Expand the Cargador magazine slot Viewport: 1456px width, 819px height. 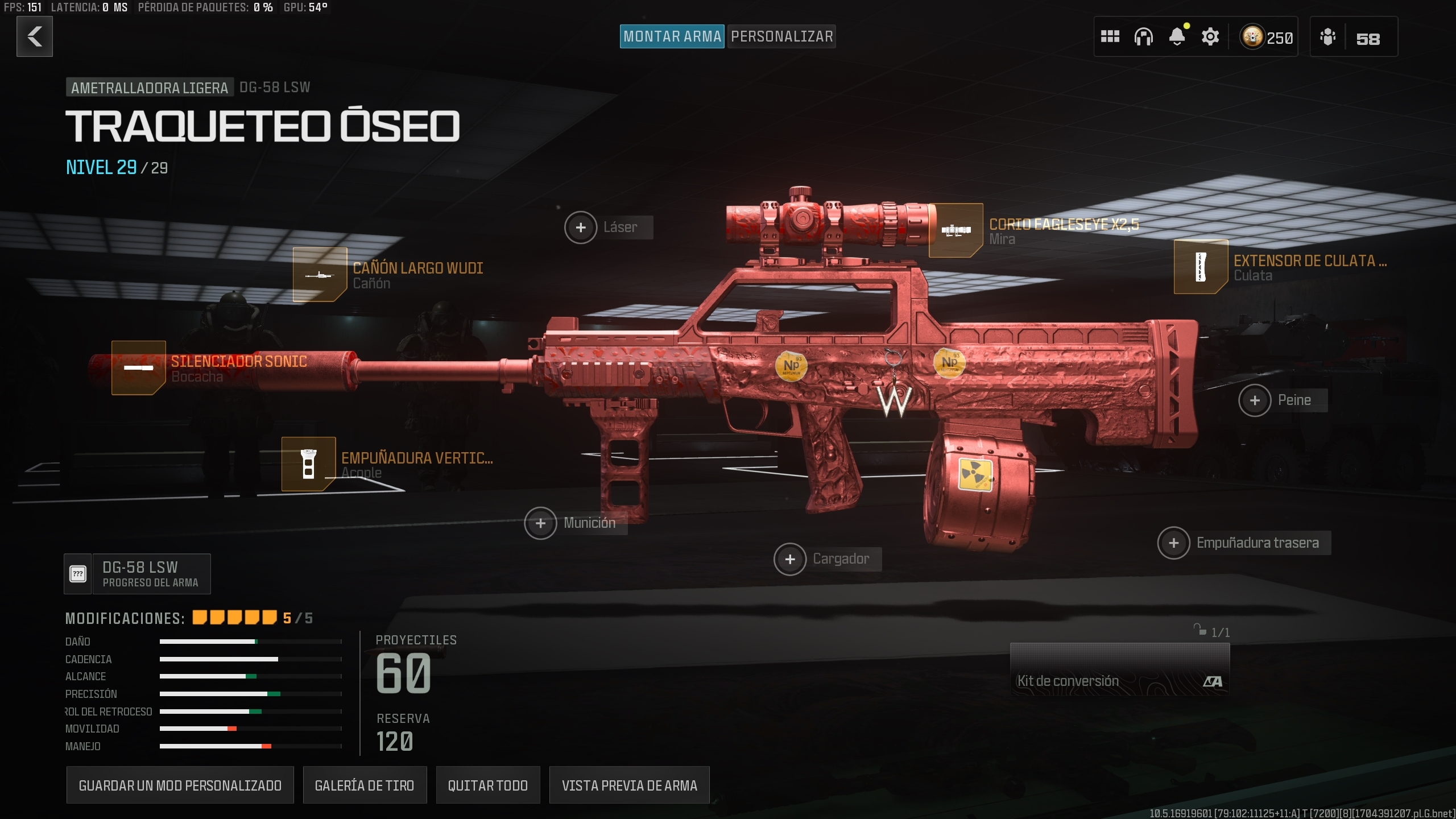pyautogui.click(x=790, y=559)
